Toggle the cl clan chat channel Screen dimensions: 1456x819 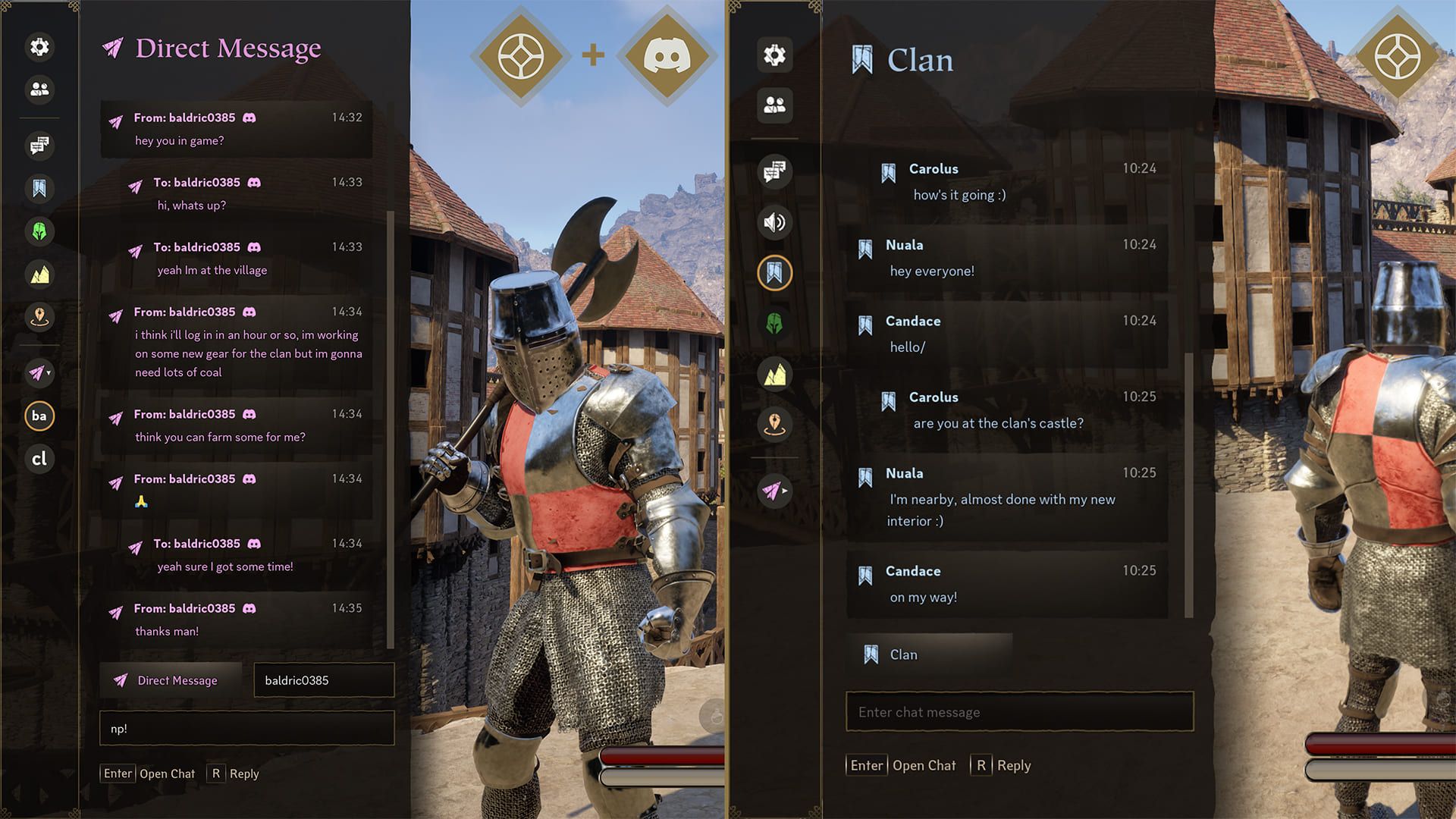[x=39, y=459]
